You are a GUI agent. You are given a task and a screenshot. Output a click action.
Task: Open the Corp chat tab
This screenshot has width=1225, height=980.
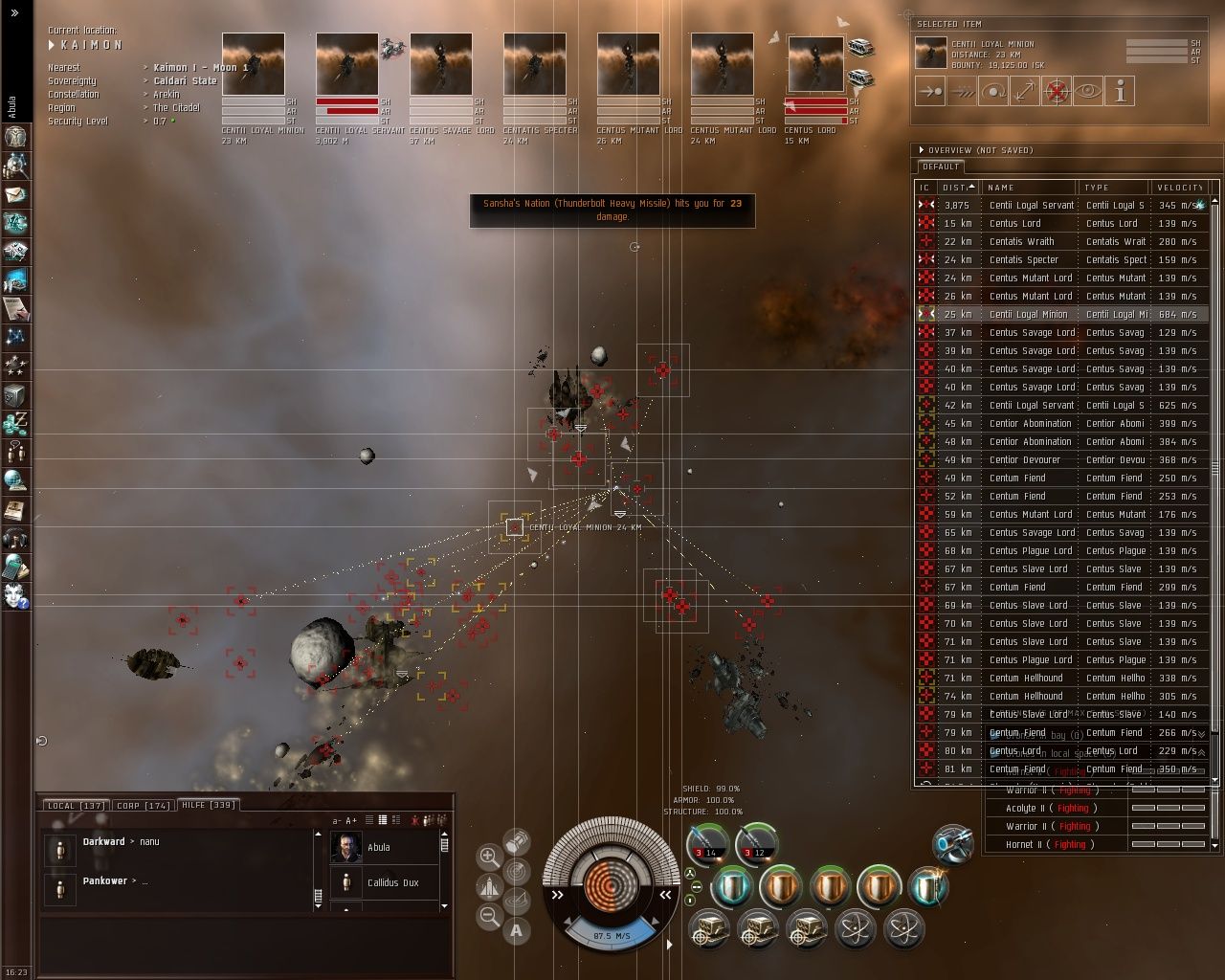point(143,806)
